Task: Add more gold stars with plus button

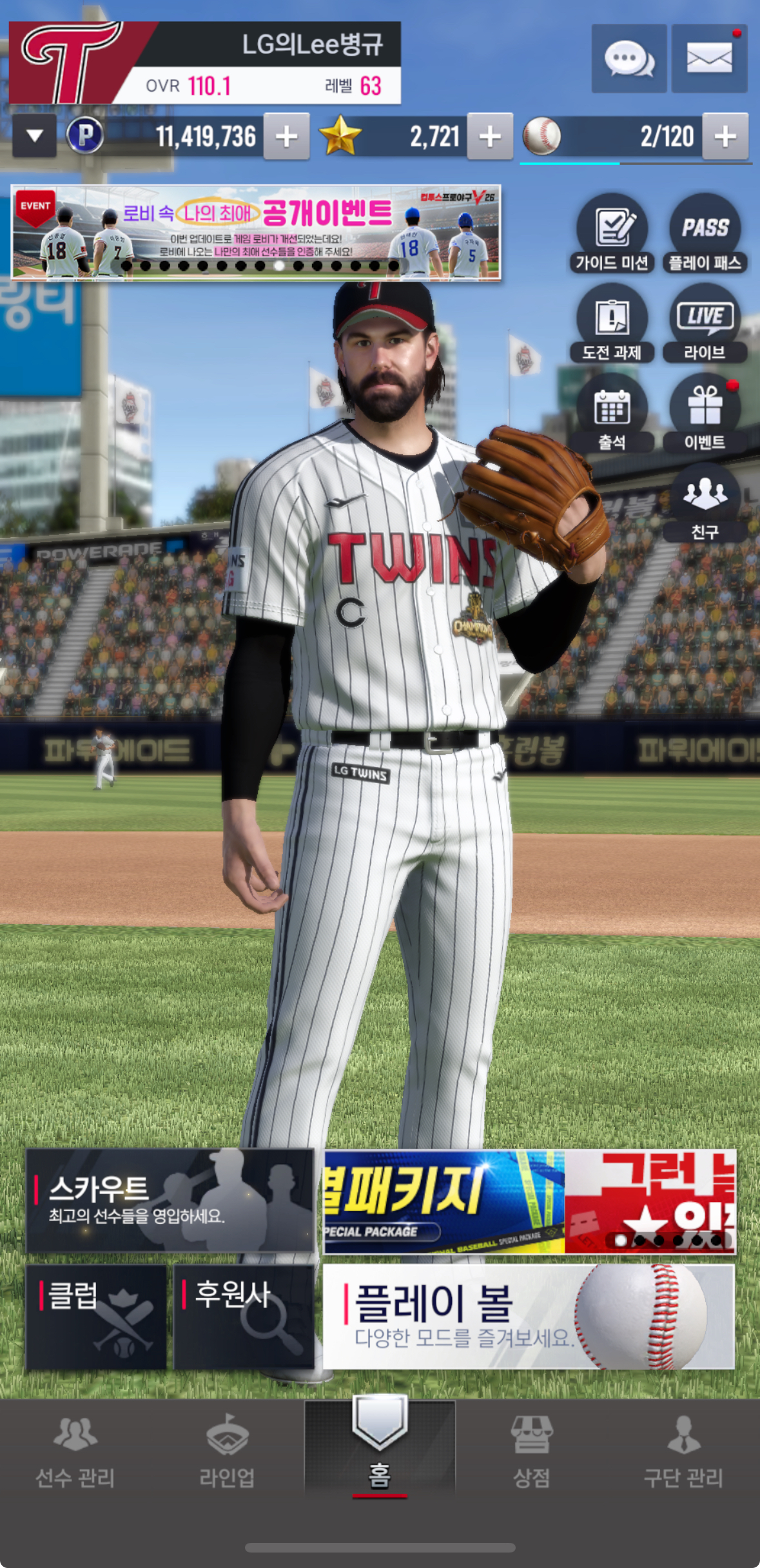Action: pyautogui.click(x=490, y=136)
